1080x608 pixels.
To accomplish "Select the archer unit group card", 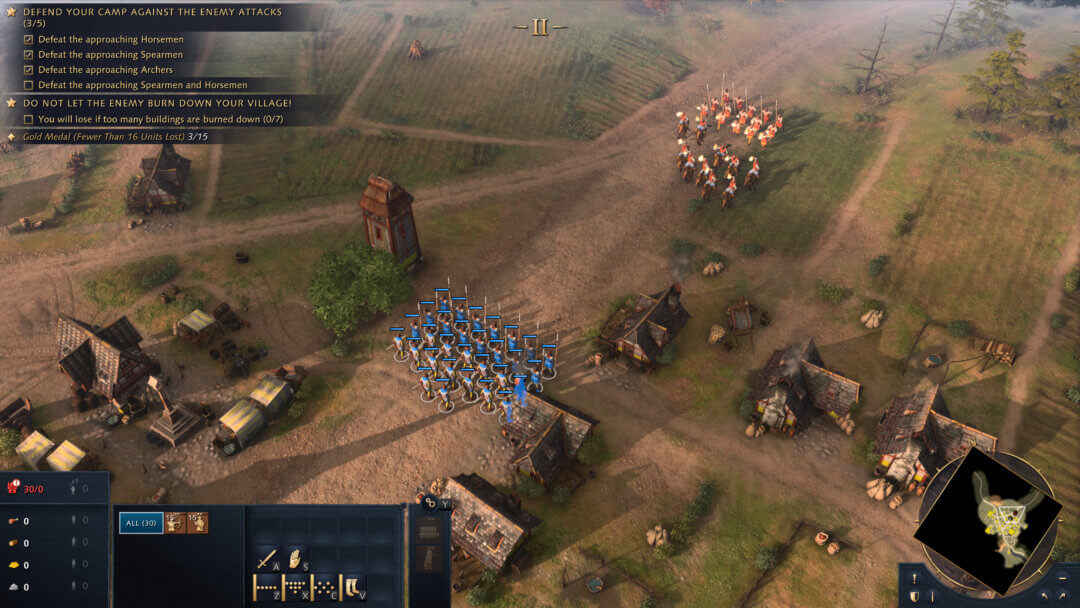I will [175, 522].
